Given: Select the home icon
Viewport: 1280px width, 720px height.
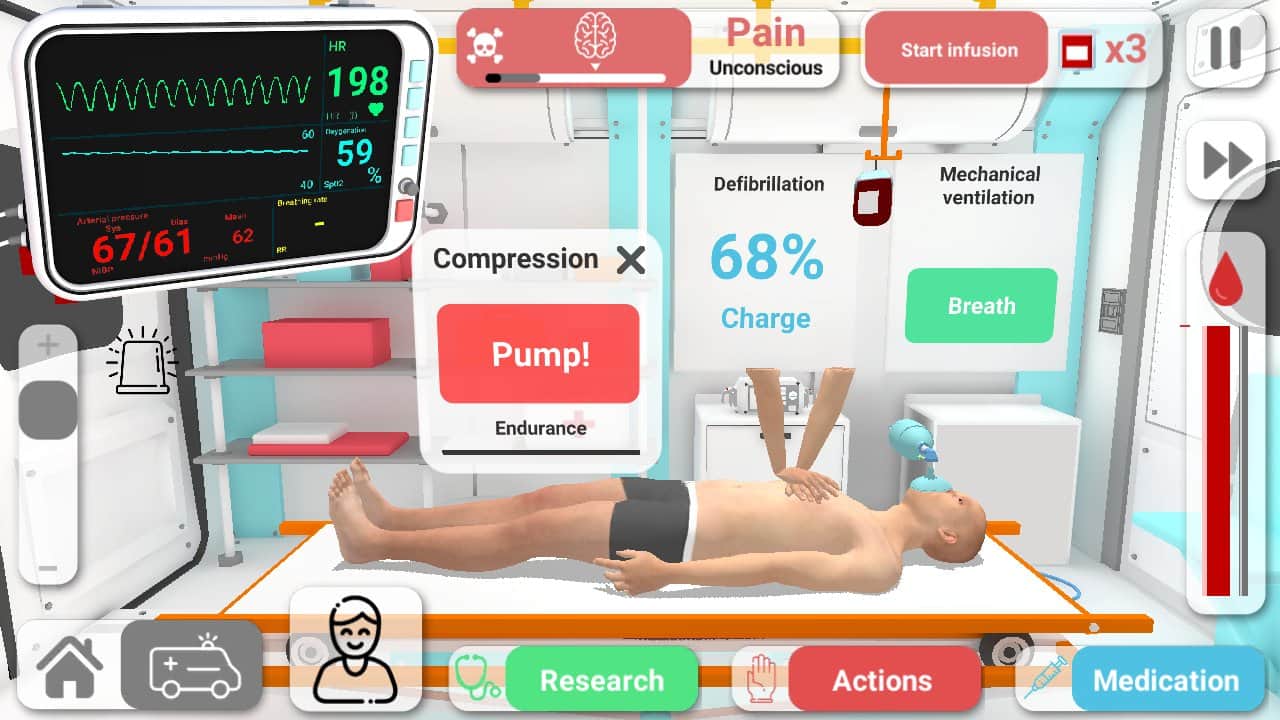Looking at the screenshot, I should pos(68,667).
